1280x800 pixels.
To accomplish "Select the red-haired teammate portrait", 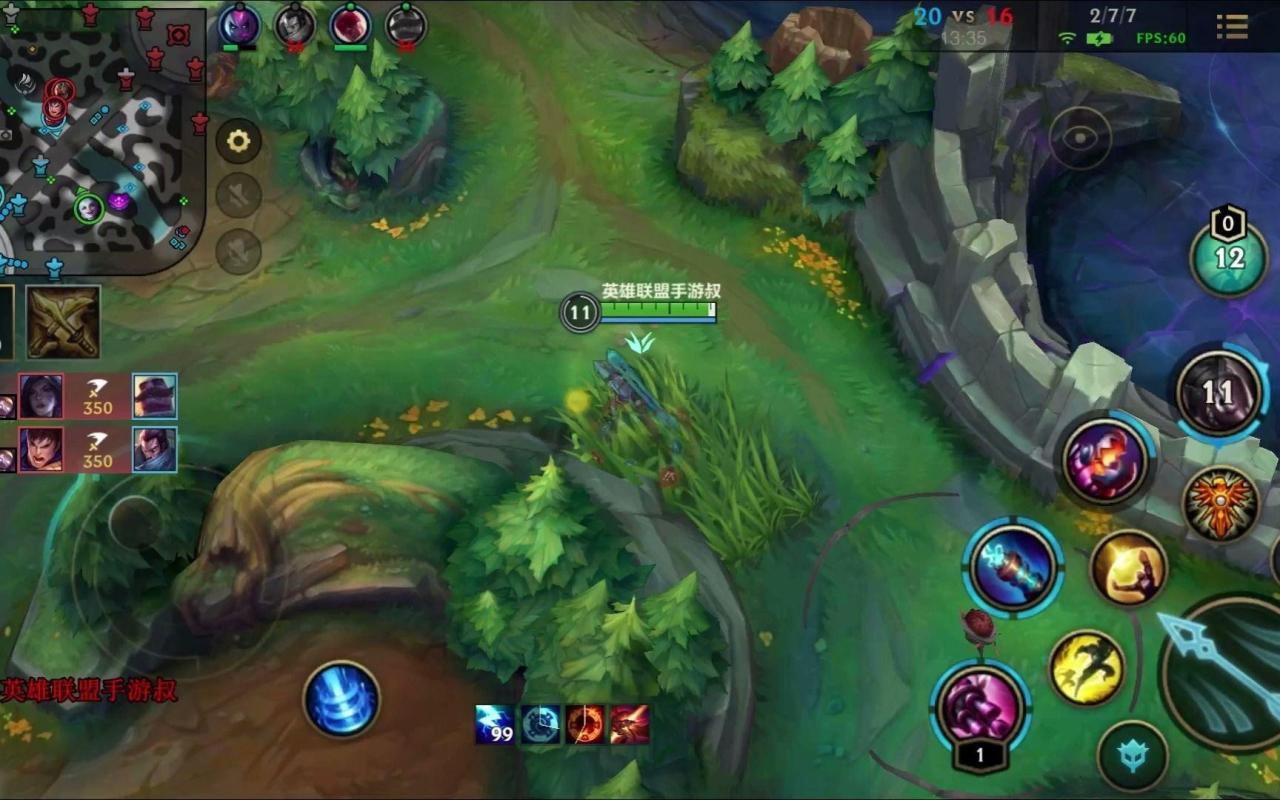I will pyautogui.click(x=351, y=24).
